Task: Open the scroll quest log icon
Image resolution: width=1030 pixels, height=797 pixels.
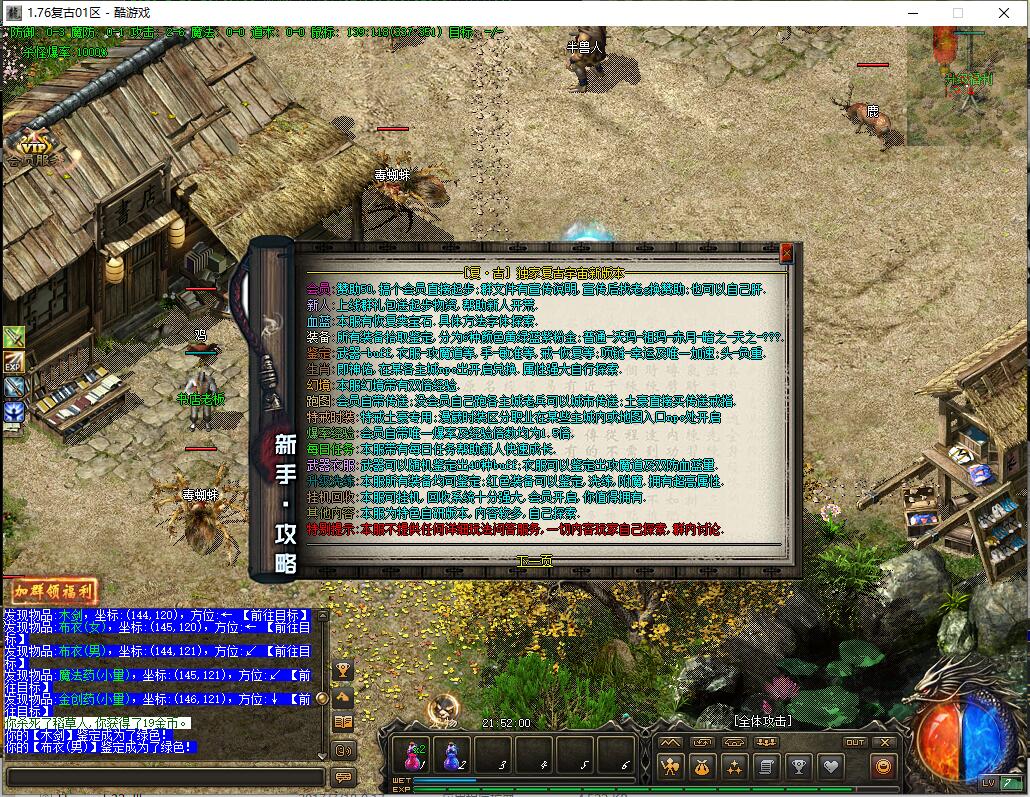Action: pos(766,767)
